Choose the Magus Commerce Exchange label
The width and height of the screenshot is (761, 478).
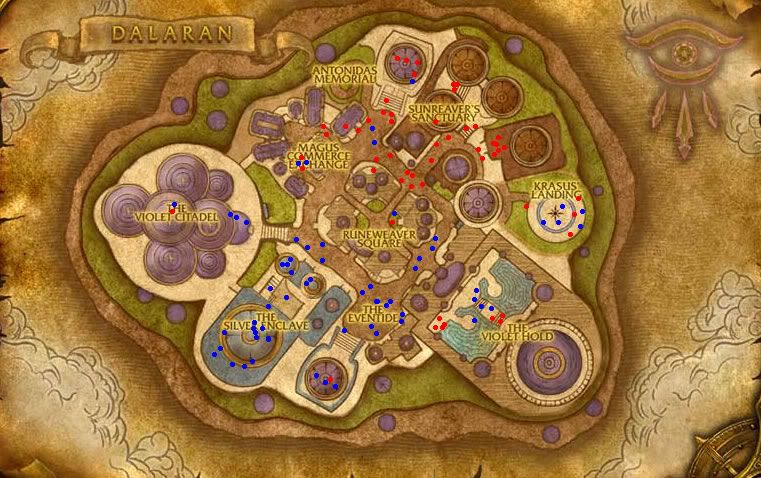tap(303, 154)
